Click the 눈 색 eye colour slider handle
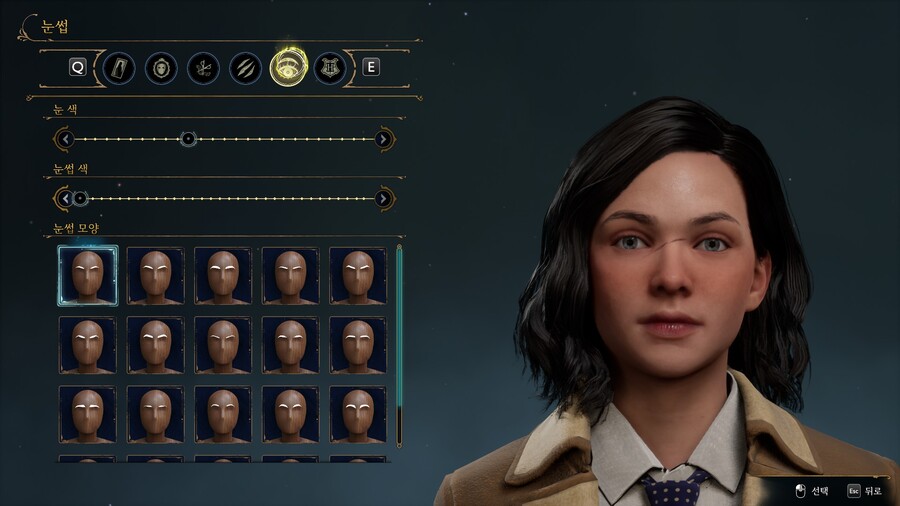This screenshot has width=900, height=506. (188, 139)
